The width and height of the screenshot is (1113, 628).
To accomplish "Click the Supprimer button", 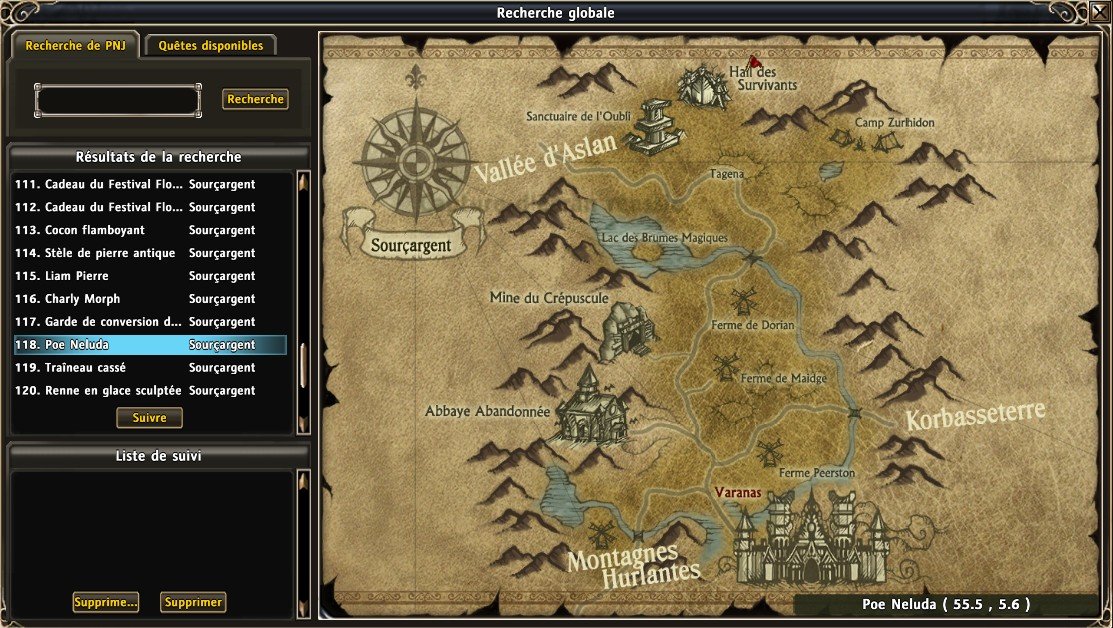I will (192, 602).
